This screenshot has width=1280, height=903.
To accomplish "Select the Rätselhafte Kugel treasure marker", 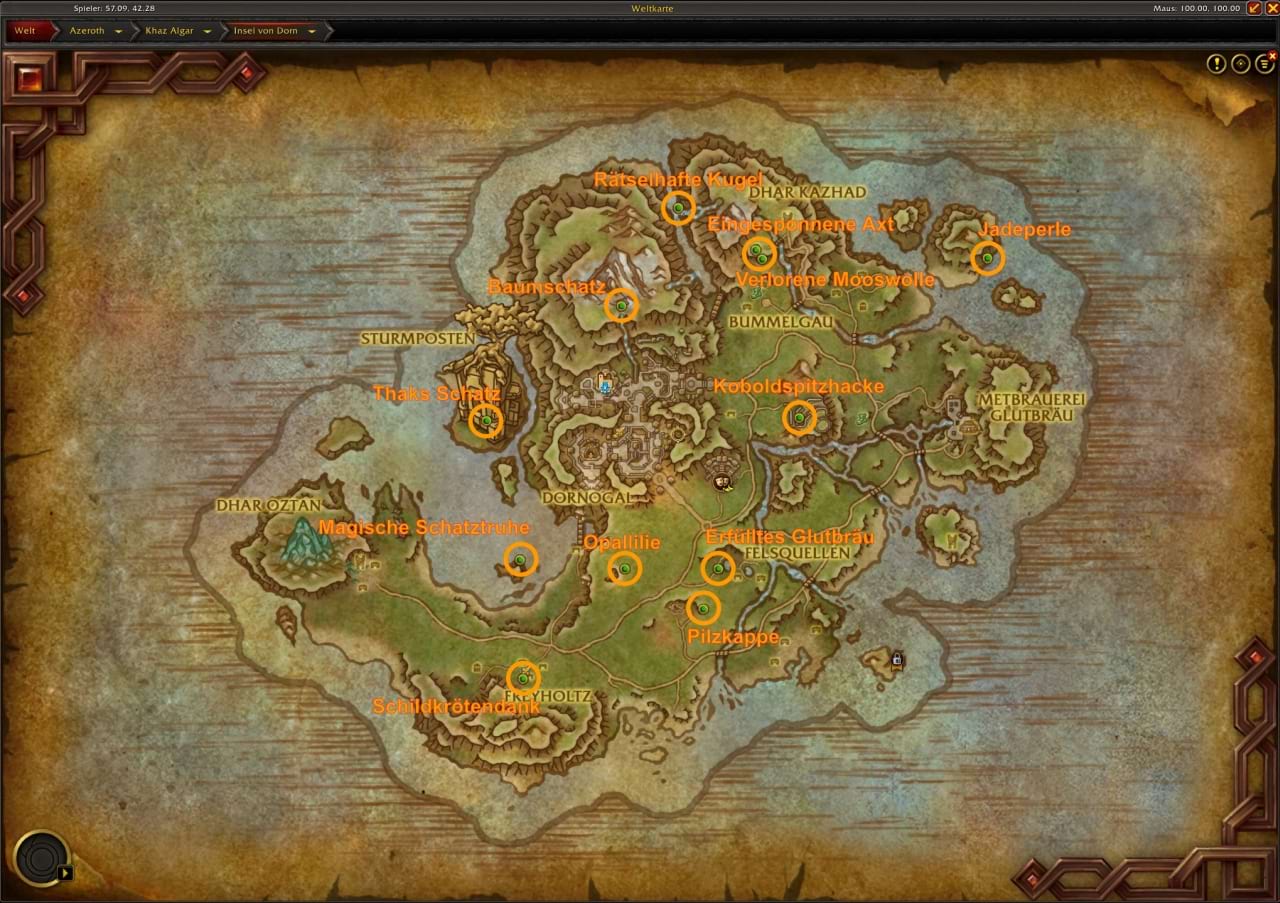I will pos(678,207).
